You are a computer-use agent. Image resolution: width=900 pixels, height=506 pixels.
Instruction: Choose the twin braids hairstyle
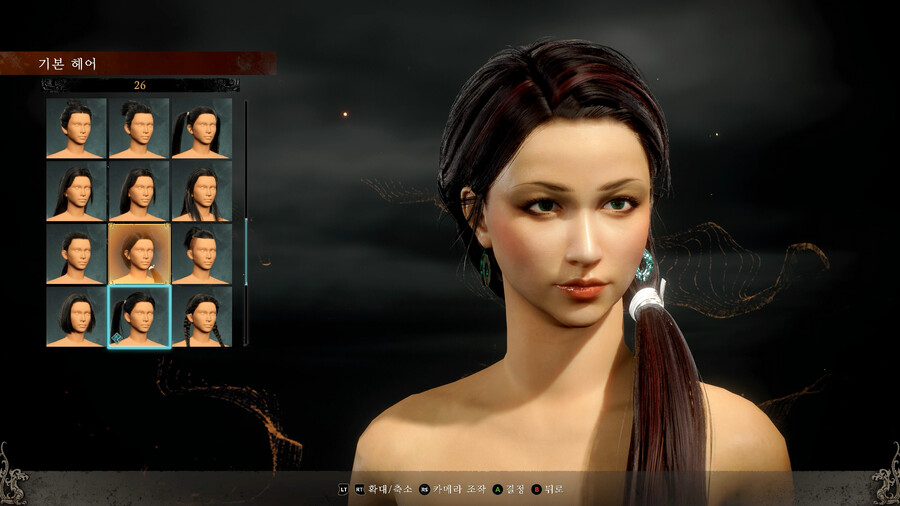tap(202, 316)
